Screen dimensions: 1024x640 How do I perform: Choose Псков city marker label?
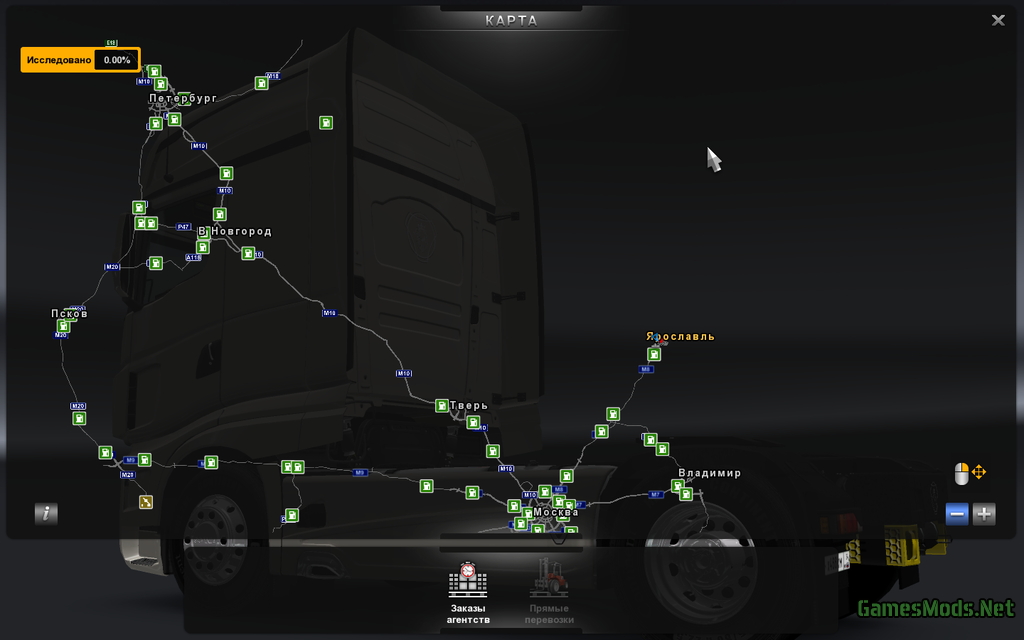tap(69, 314)
